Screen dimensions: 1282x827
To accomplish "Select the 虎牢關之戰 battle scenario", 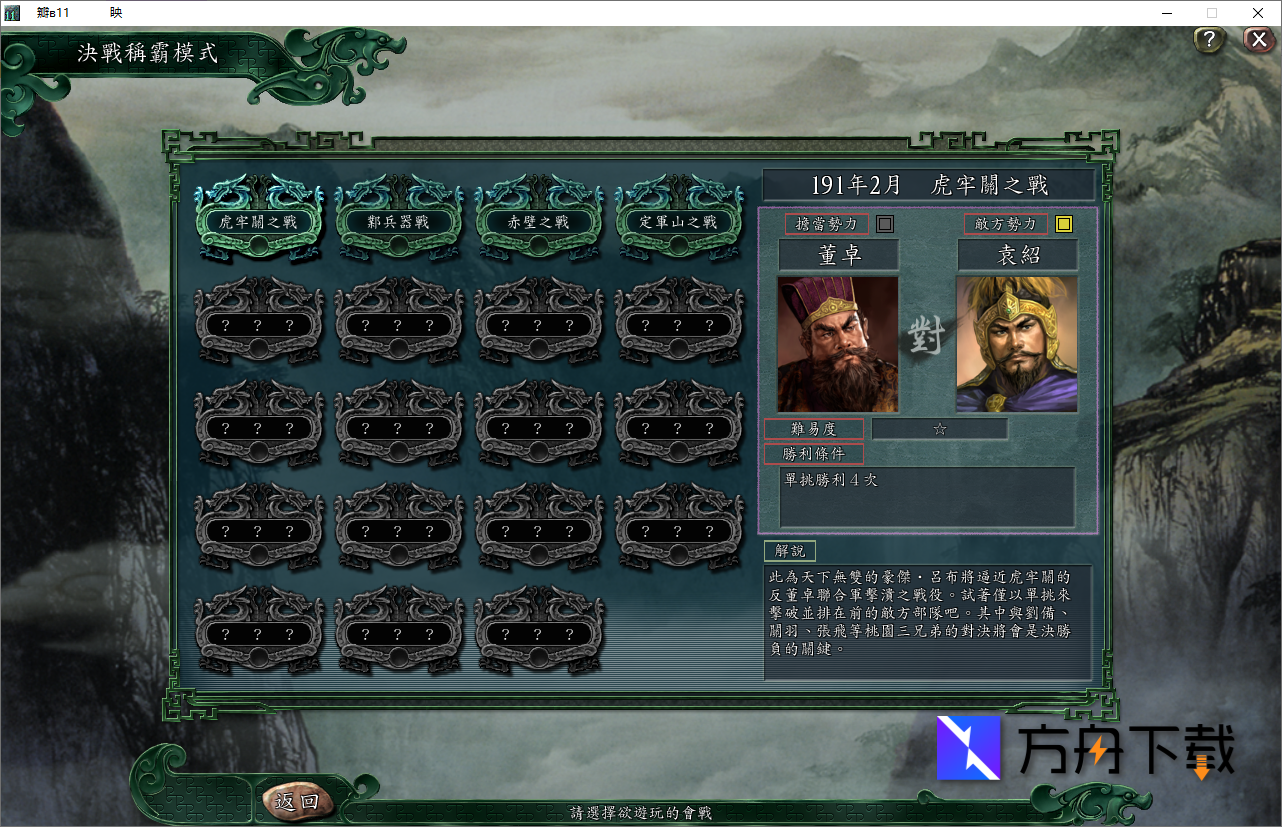I will click(258, 222).
